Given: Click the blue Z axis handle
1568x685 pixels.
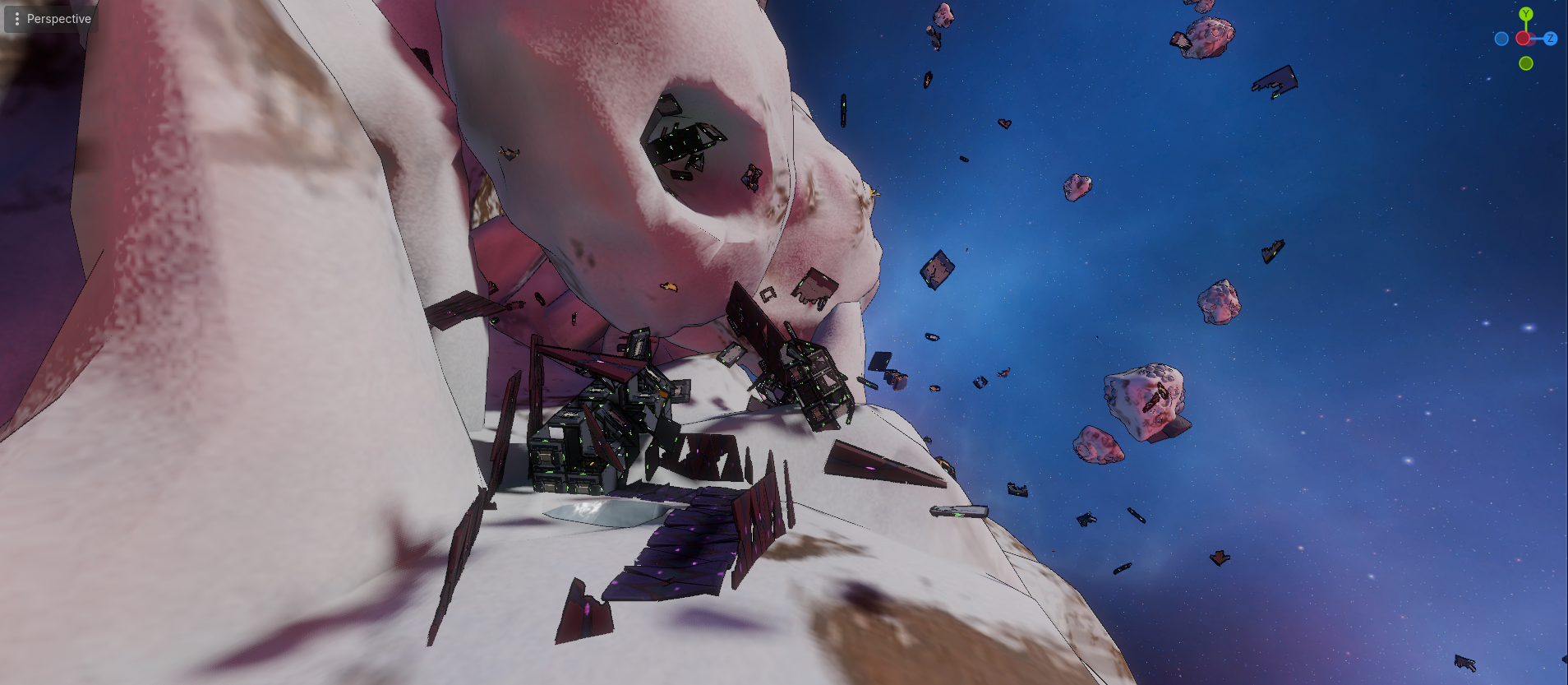Looking at the screenshot, I should [1550, 39].
